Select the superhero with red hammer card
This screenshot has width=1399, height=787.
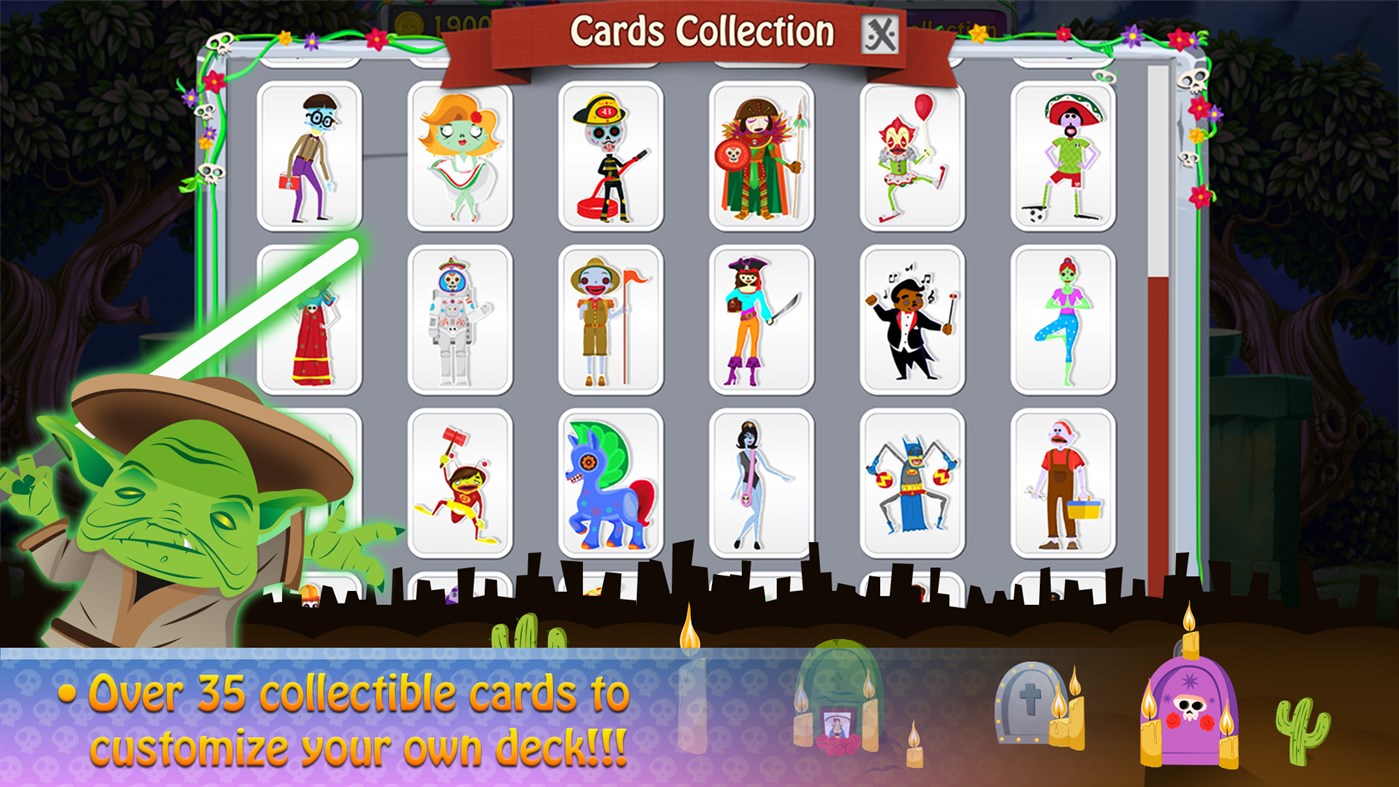coord(460,480)
